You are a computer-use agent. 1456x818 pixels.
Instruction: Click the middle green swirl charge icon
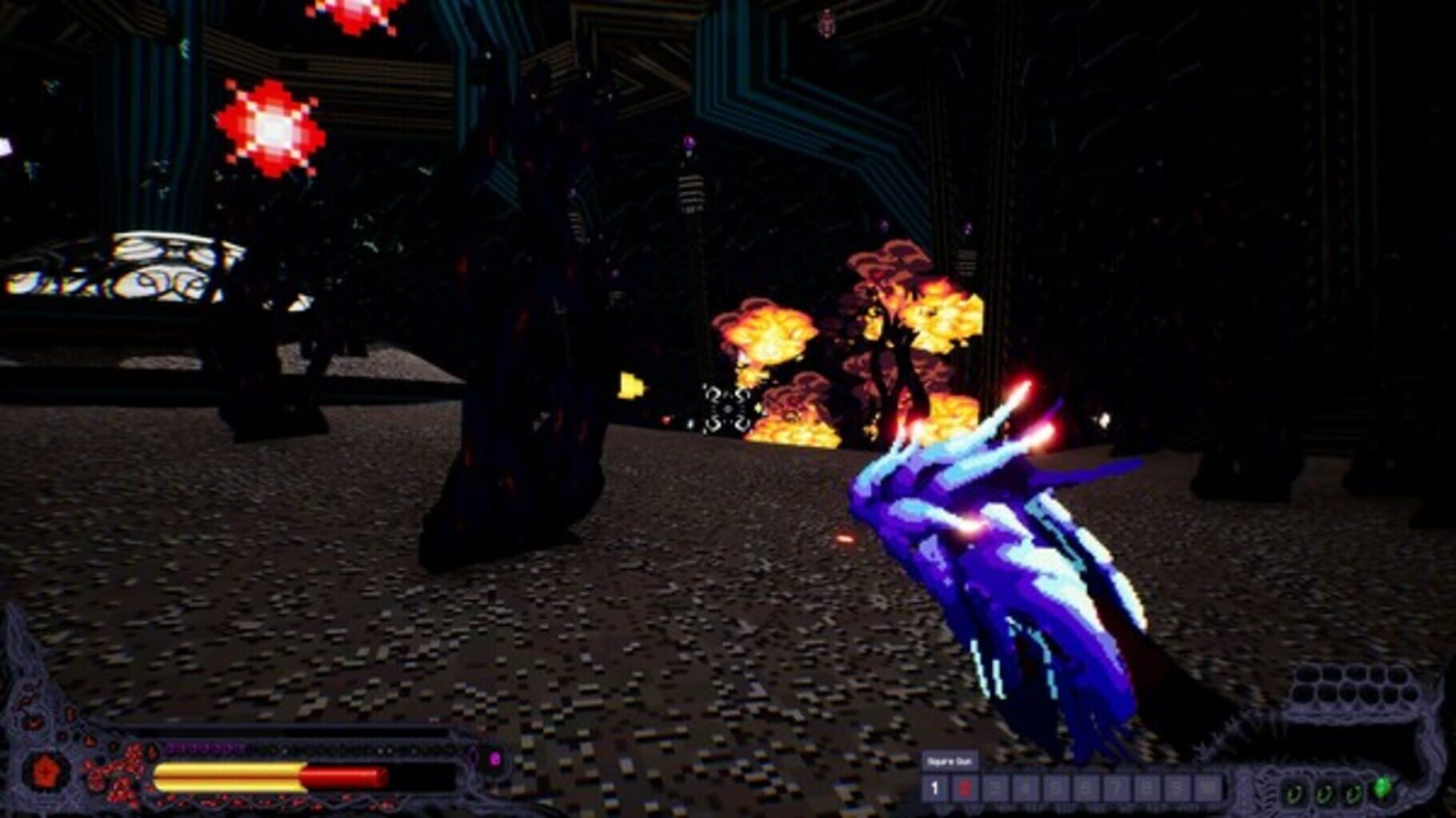(1325, 793)
